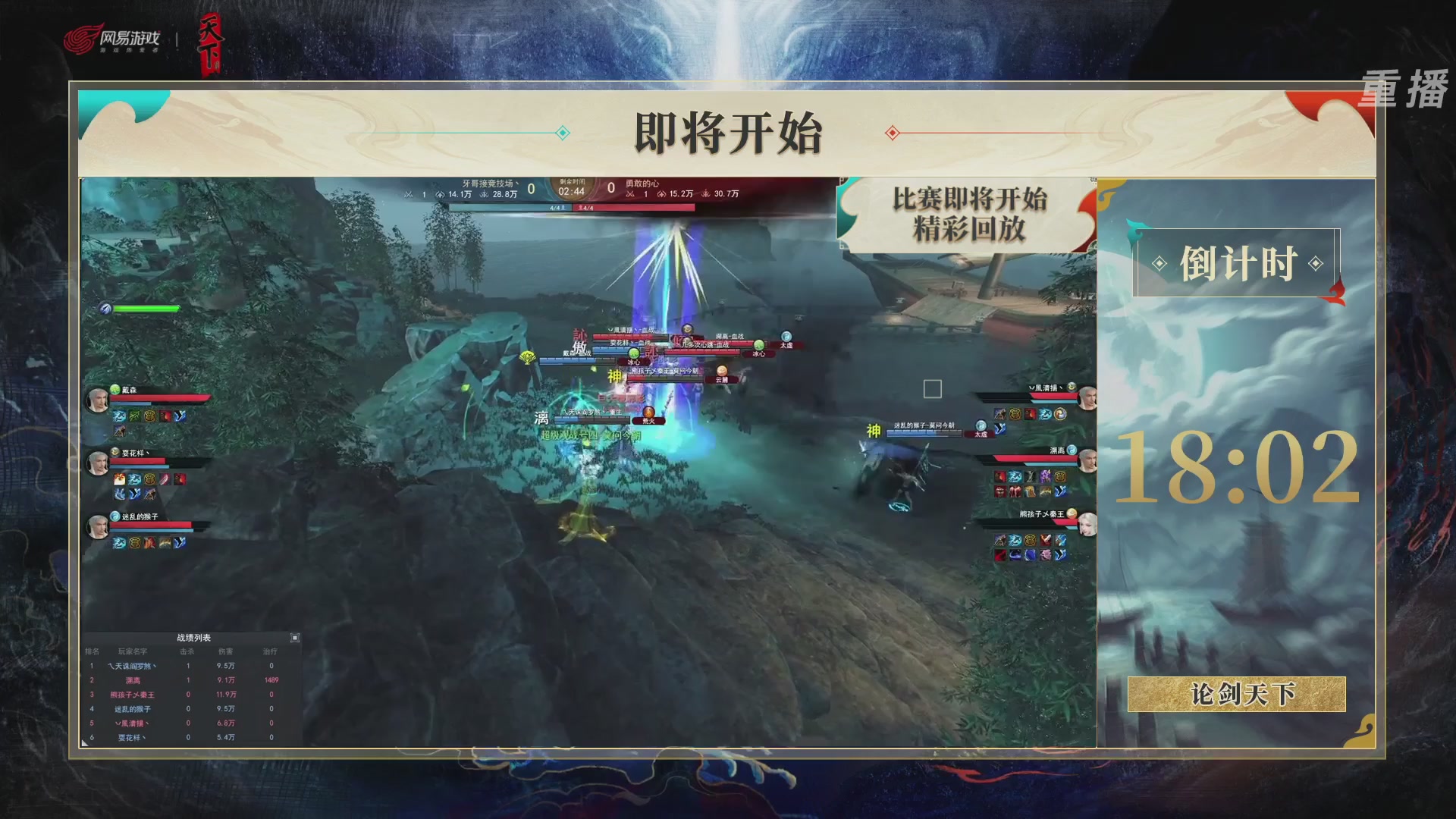This screenshot has height=819, width=1456.
Task: Select 戴森's first blue skill icon
Action: click(x=119, y=416)
